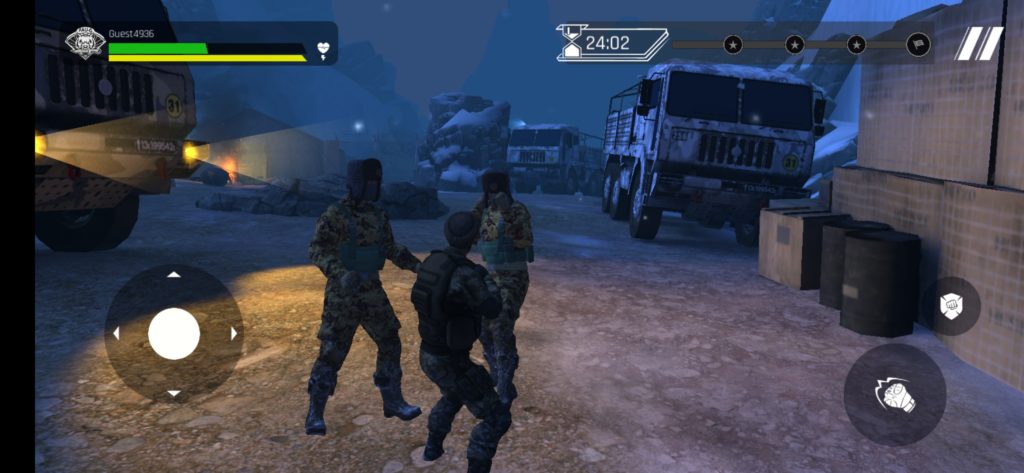Pause the game with the top-right button

tap(979, 44)
